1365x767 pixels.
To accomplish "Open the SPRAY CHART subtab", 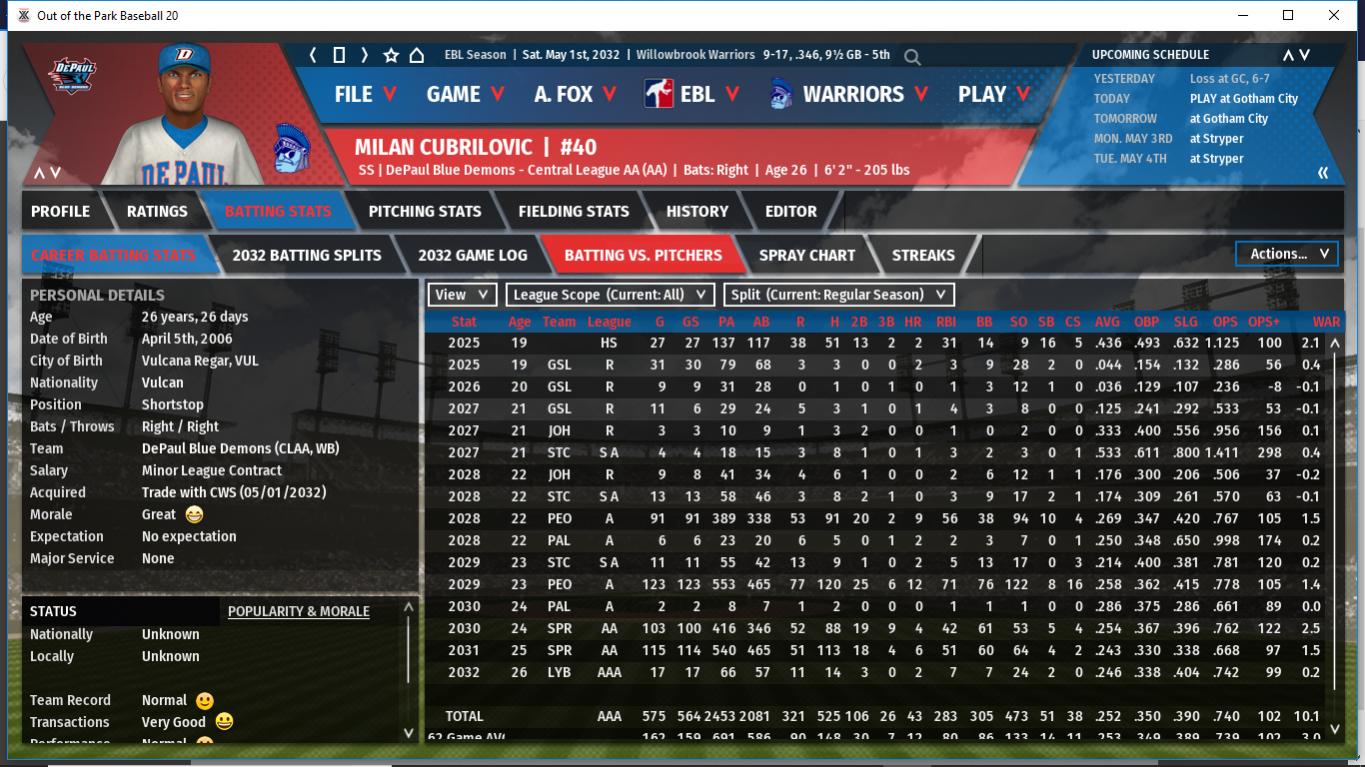I will [x=807, y=255].
